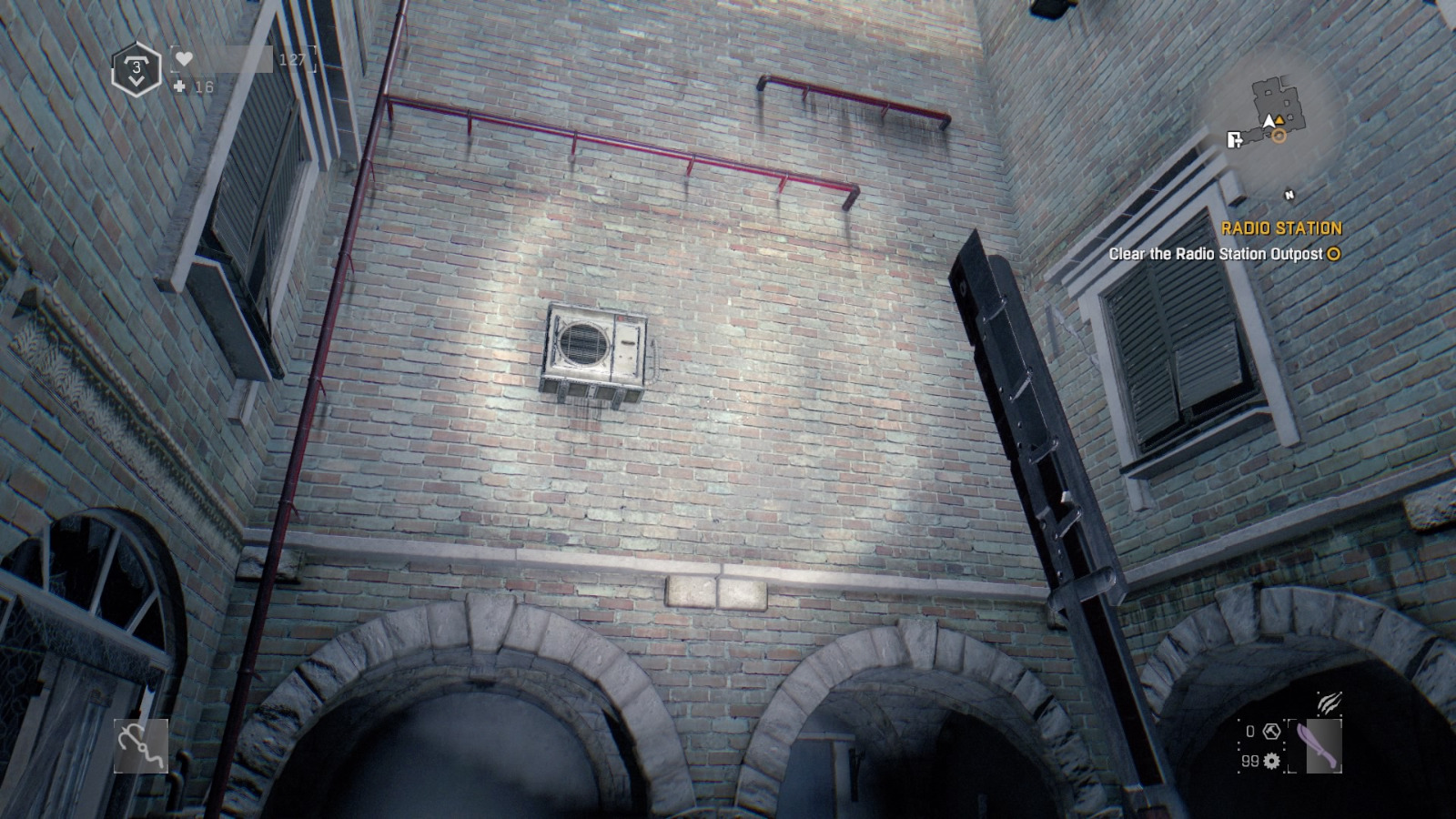Toggle the orange waypoint marker on the minimap

point(1279,119)
